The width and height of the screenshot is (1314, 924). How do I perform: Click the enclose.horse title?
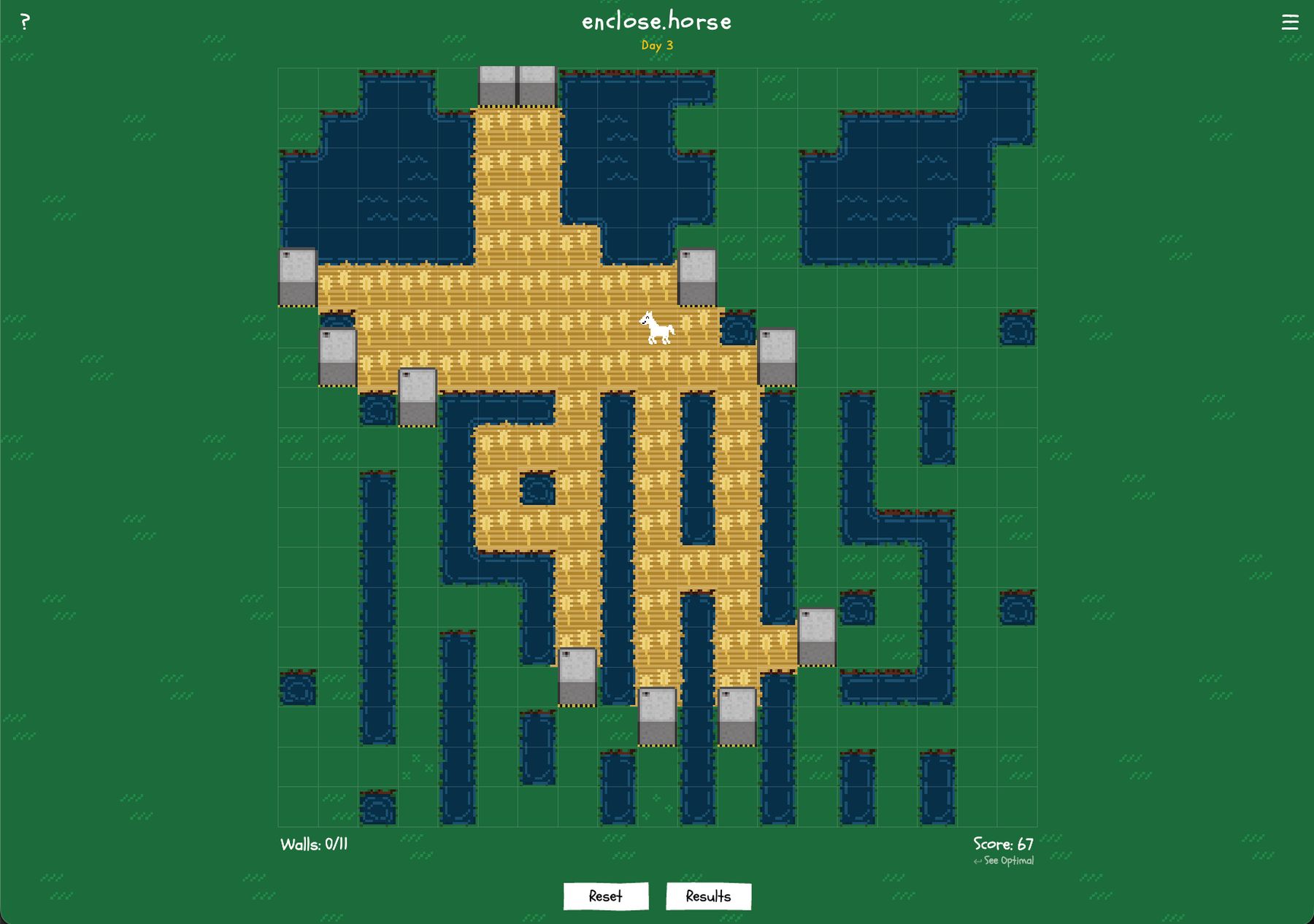pos(656,21)
